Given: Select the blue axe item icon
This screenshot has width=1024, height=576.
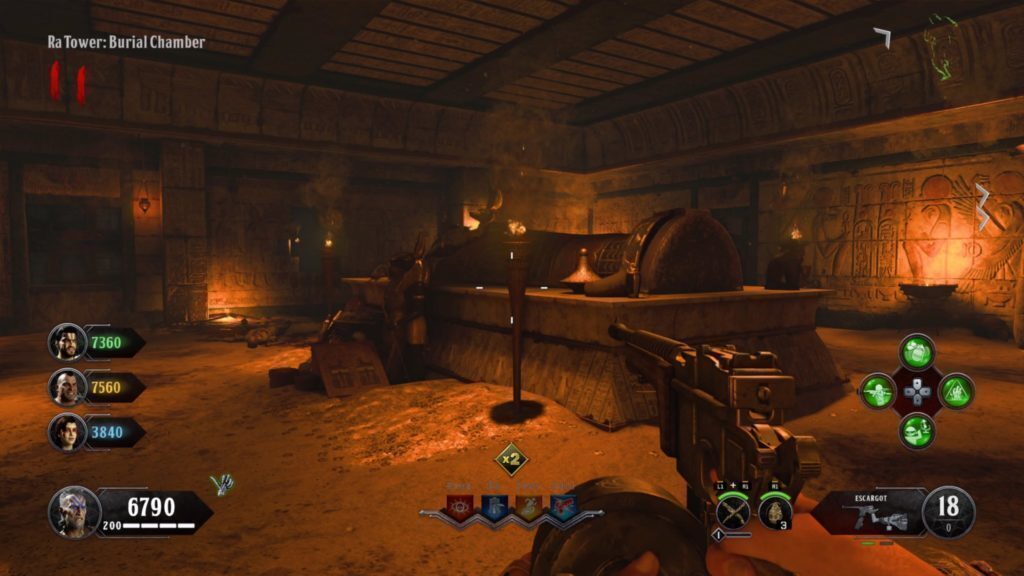Looking at the screenshot, I should point(222,484).
